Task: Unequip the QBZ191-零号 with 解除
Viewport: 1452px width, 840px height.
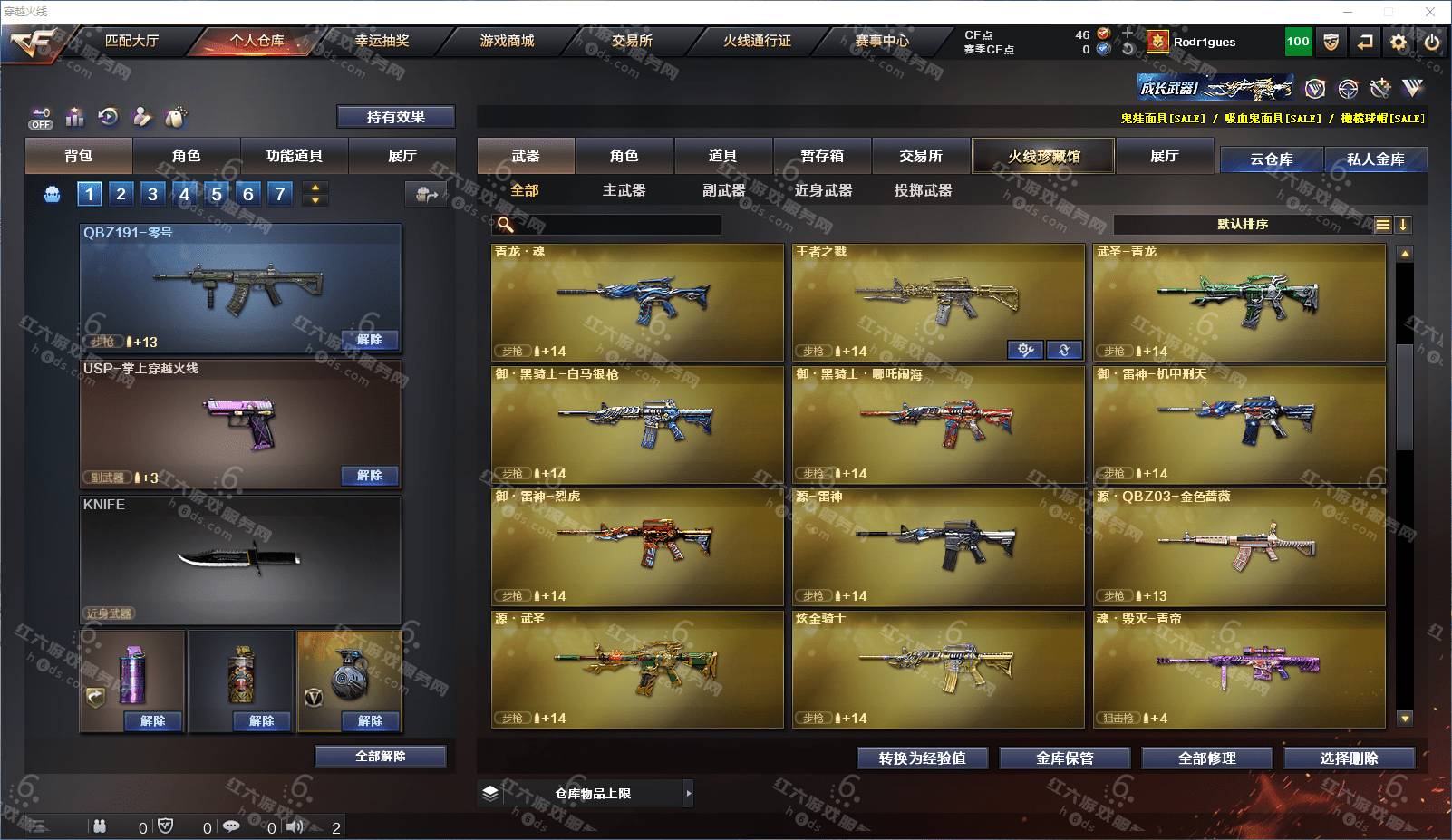Action: (x=369, y=340)
